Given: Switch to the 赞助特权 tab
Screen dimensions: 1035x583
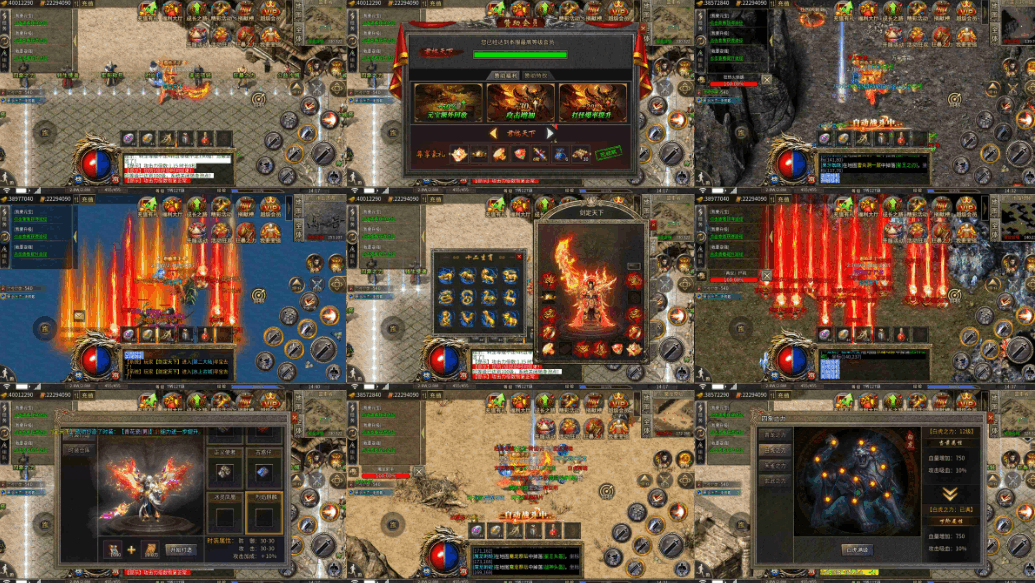Looking at the screenshot, I should (x=535, y=75).
